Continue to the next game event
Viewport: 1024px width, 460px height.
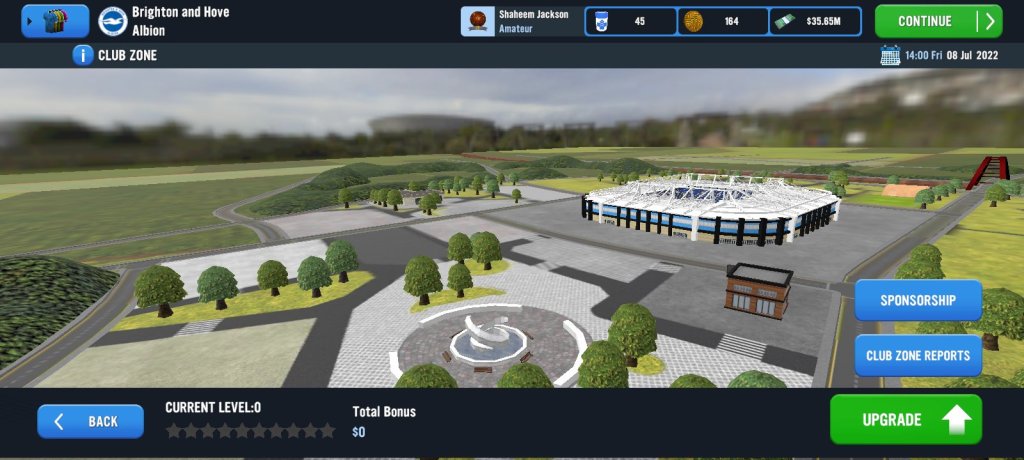(937, 21)
